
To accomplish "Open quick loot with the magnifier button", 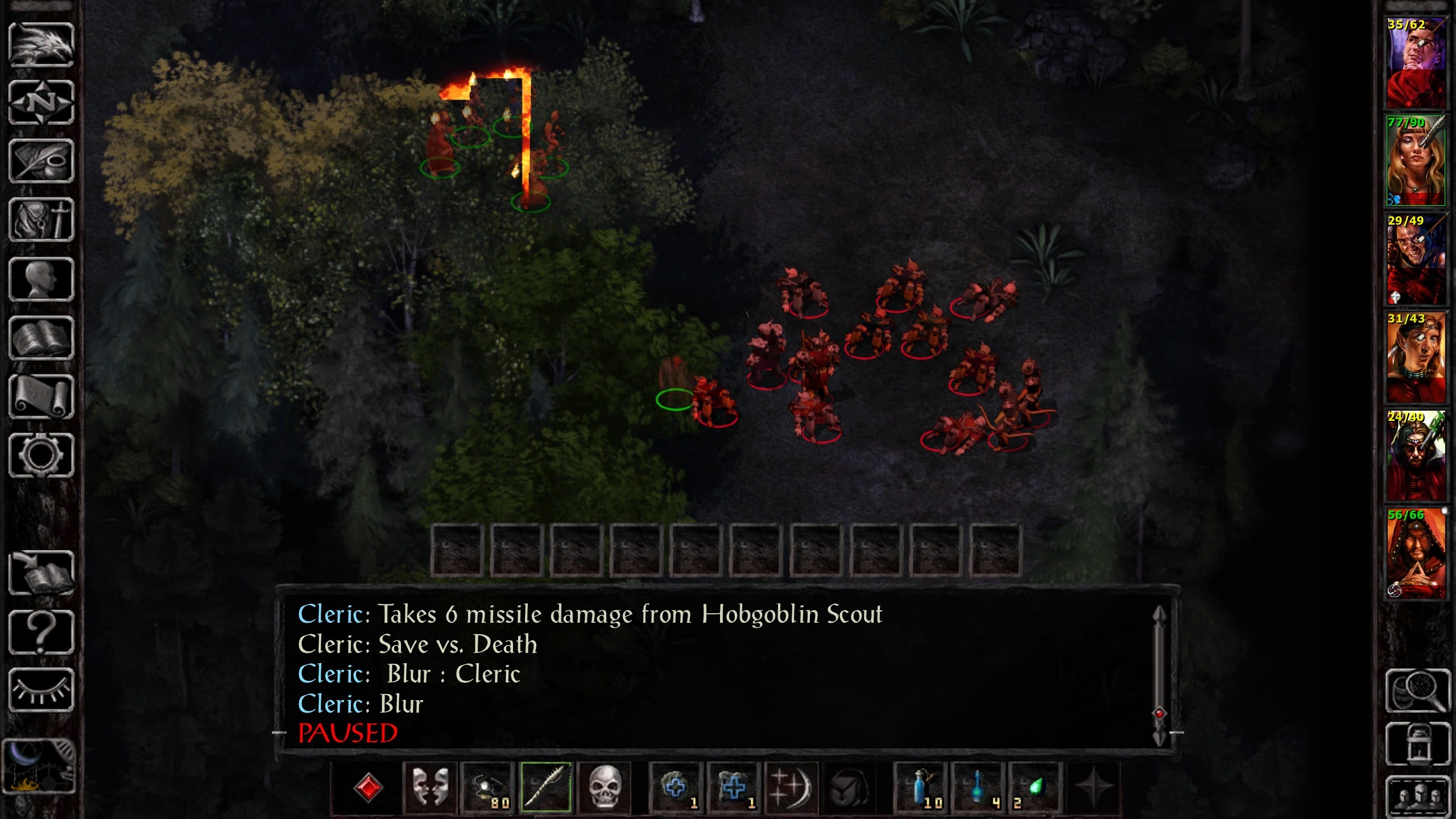I will (1418, 691).
